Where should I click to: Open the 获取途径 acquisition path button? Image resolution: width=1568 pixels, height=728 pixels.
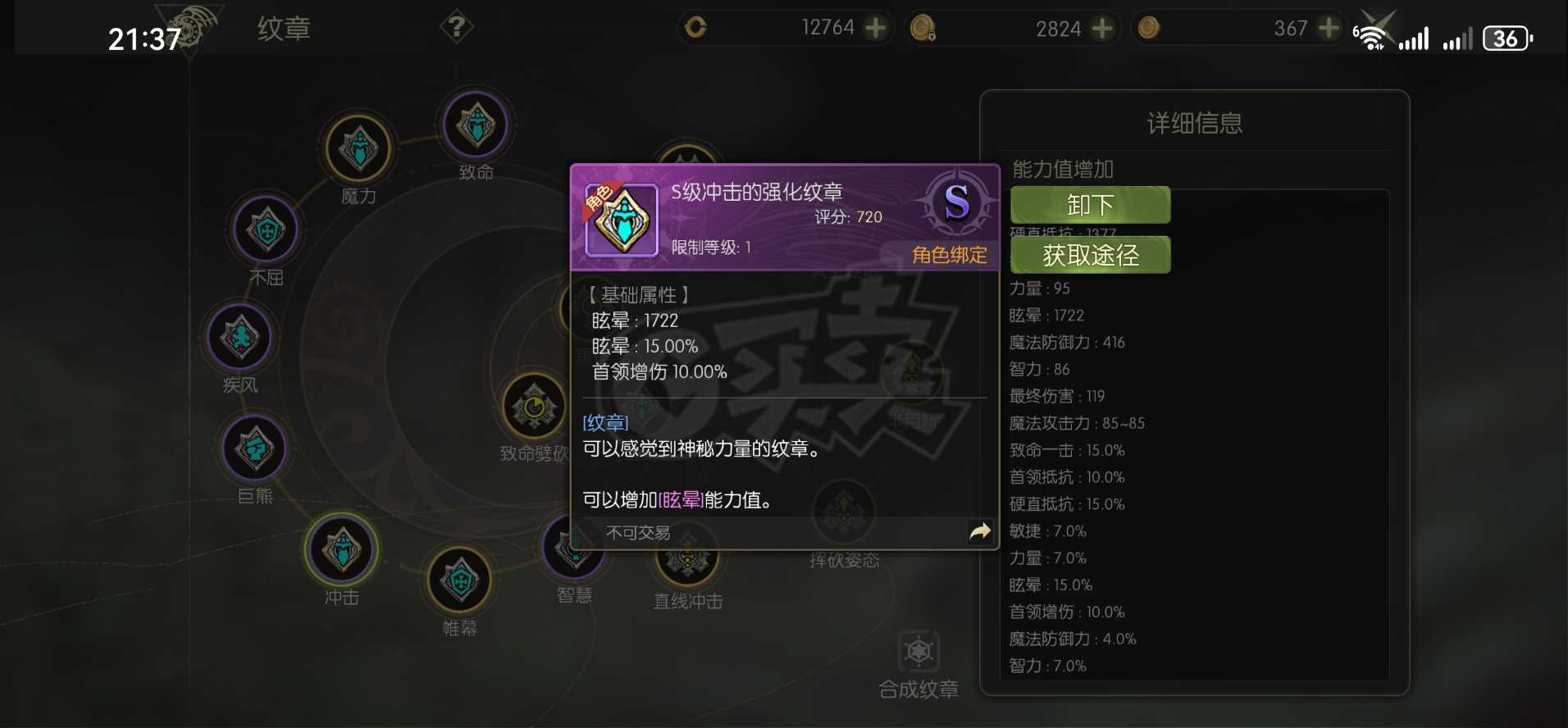tap(1090, 255)
